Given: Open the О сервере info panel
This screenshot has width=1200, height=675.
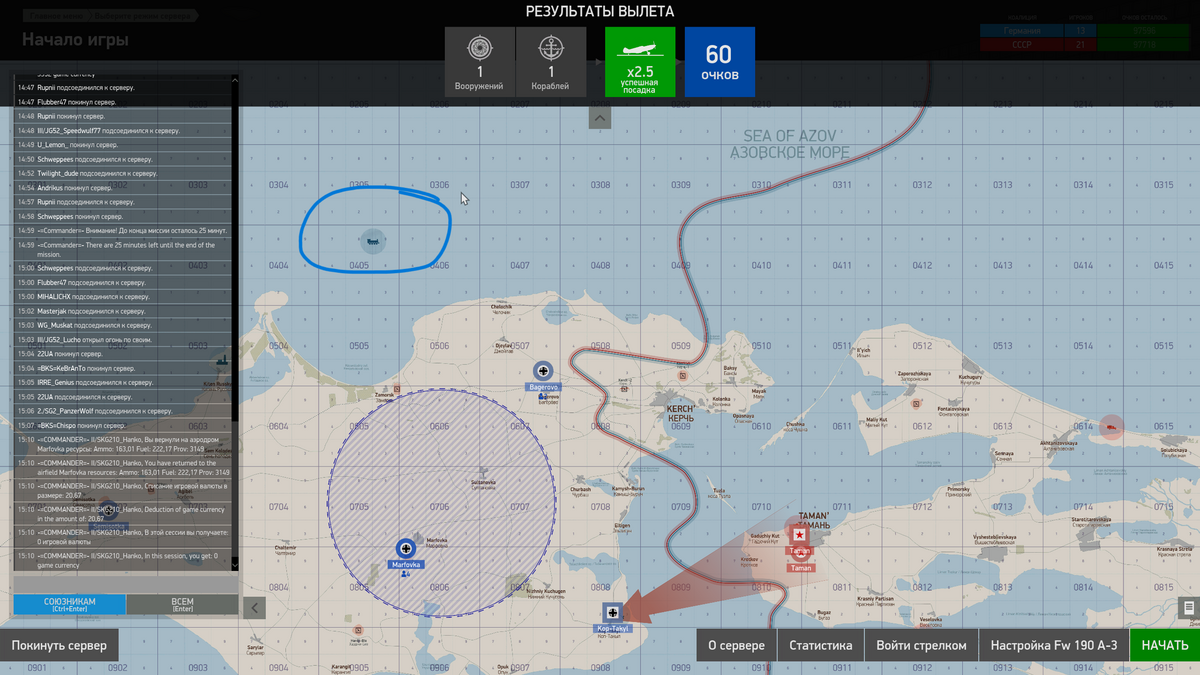Looking at the screenshot, I should (736, 645).
